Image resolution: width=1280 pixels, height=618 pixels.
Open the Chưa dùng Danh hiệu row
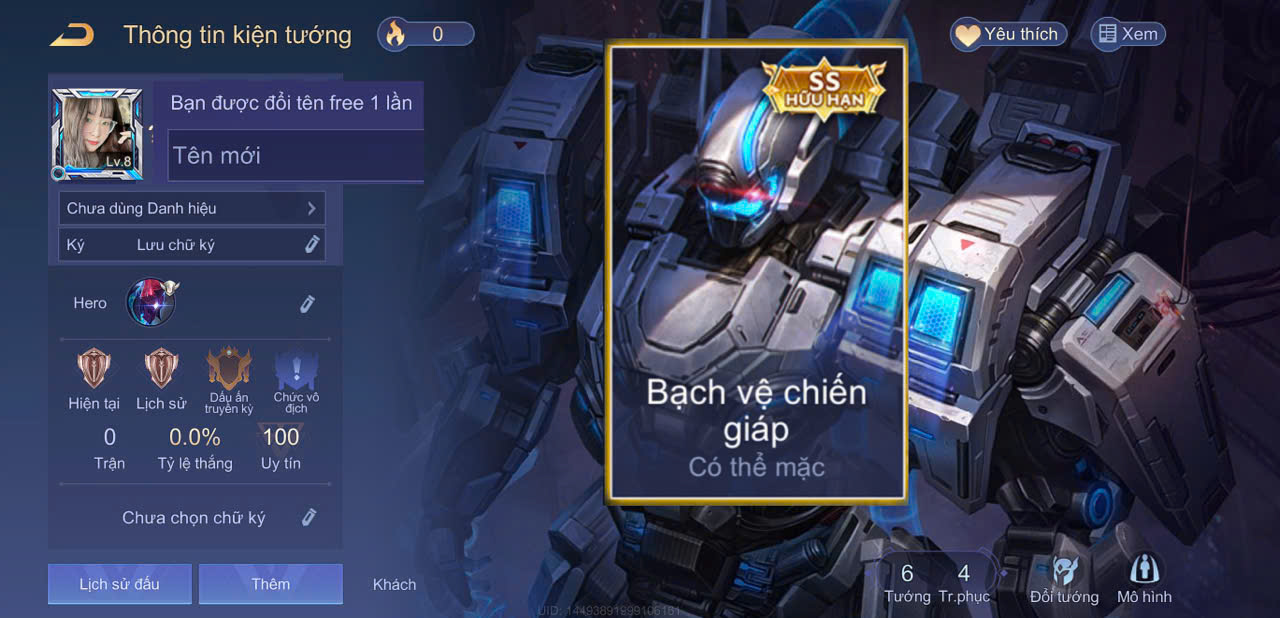tap(191, 208)
